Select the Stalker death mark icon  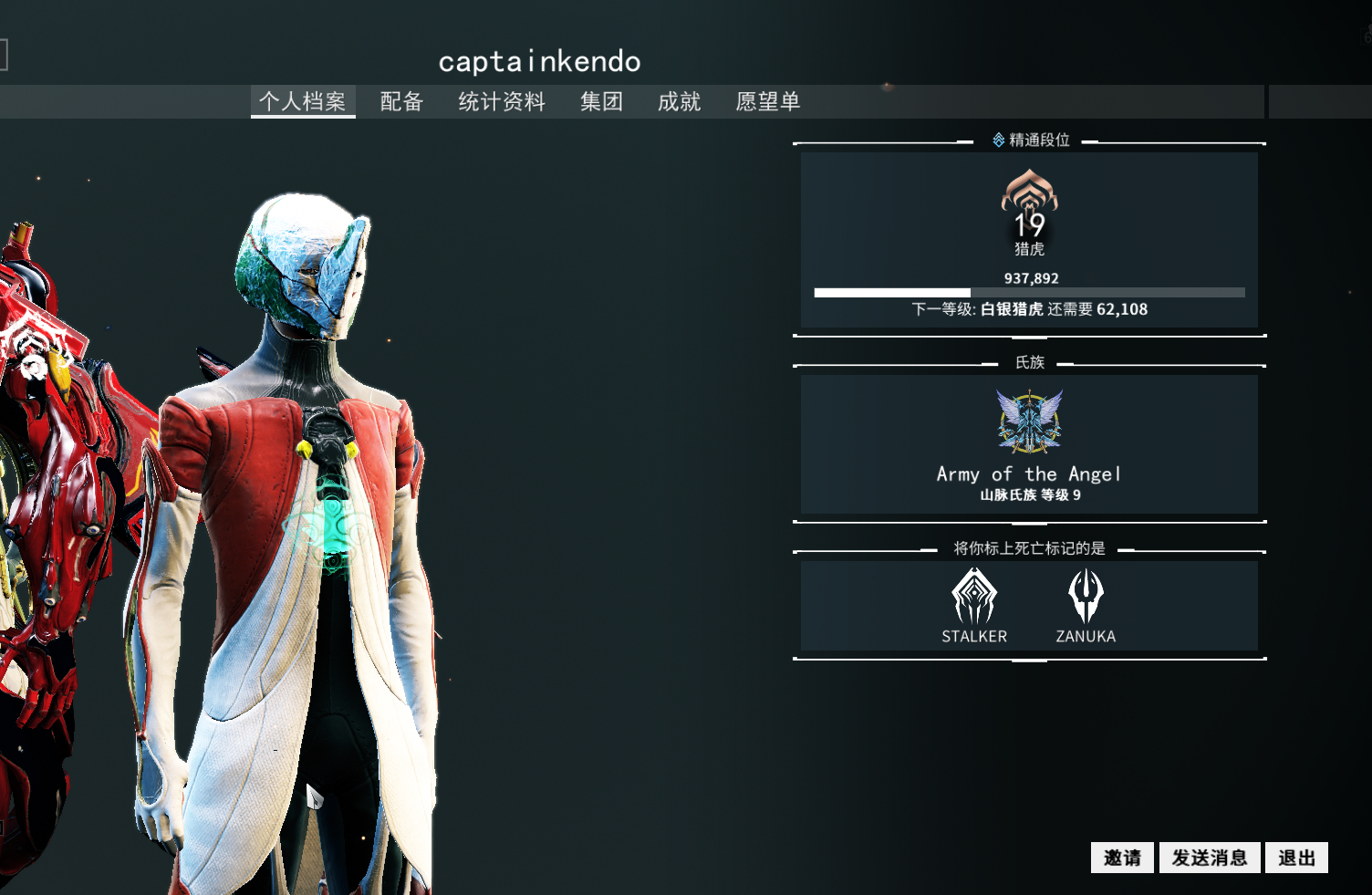pos(974,597)
